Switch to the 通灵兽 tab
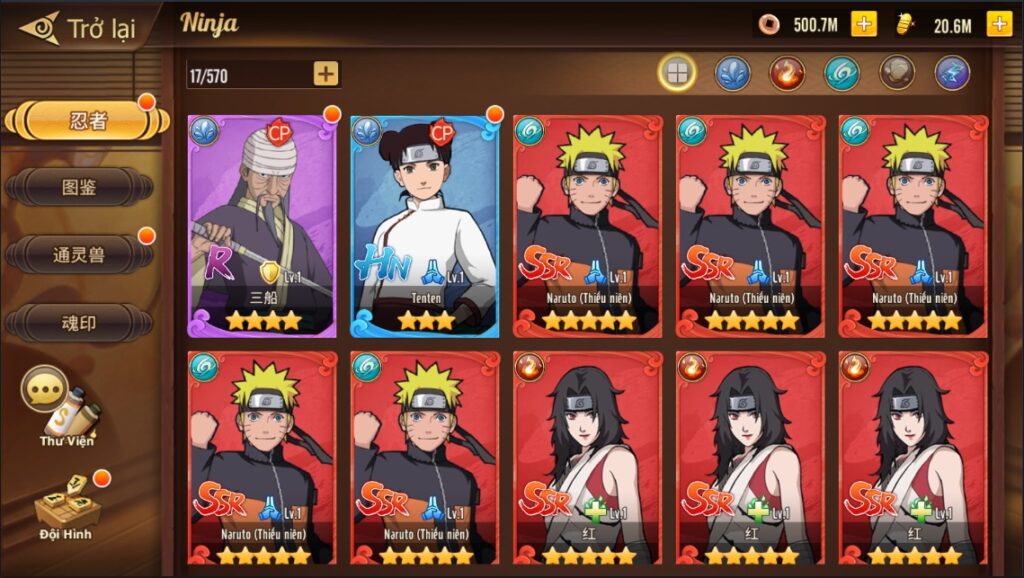Image resolution: width=1024 pixels, height=578 pixels. (80, 255)
